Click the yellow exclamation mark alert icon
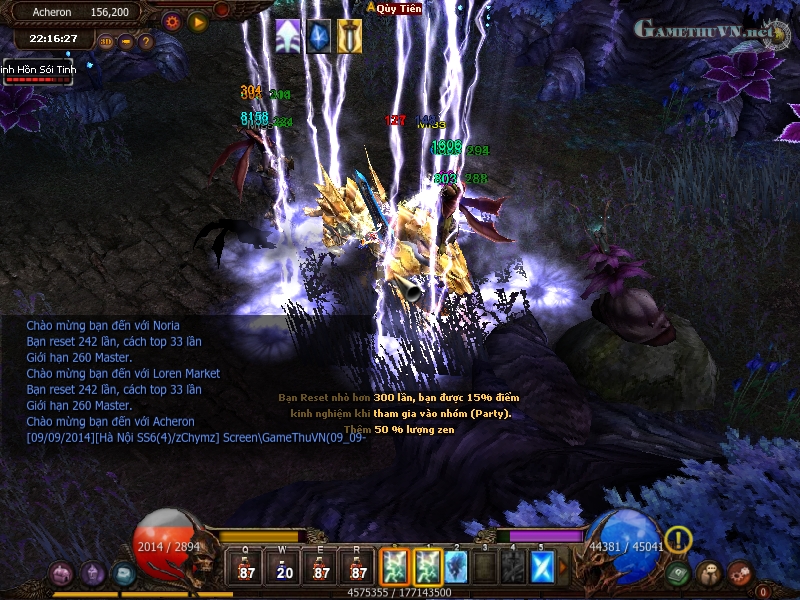The image size is (800, 600). (678, 539)
